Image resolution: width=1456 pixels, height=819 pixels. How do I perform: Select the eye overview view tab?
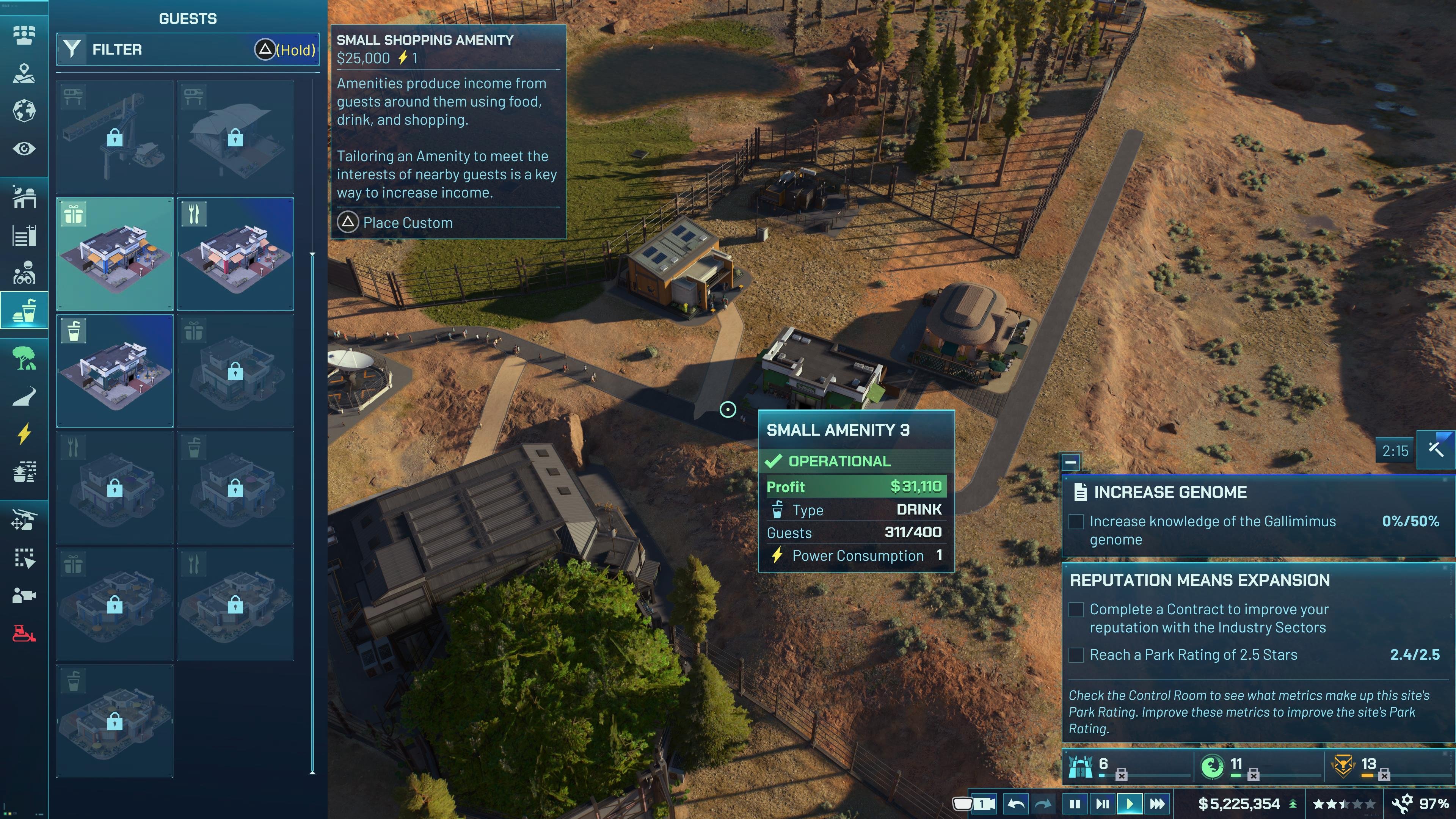(24, 149)
